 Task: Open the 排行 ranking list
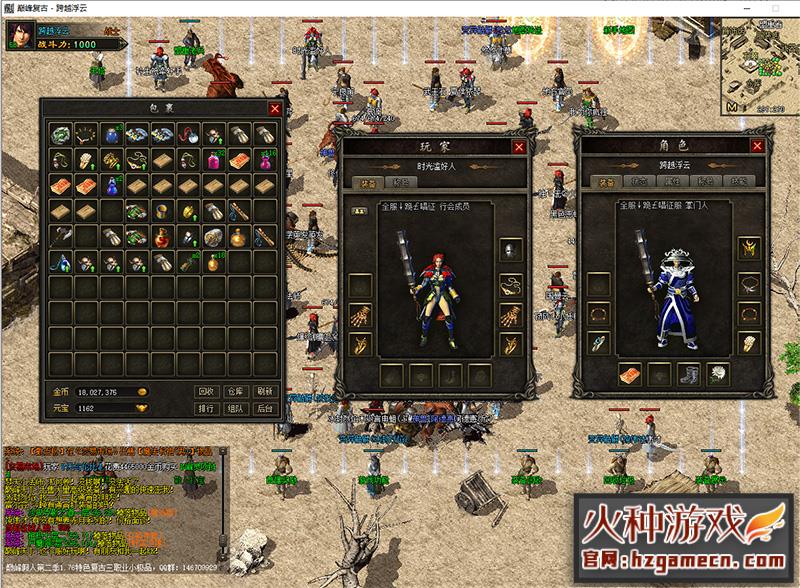pos(205,408)
